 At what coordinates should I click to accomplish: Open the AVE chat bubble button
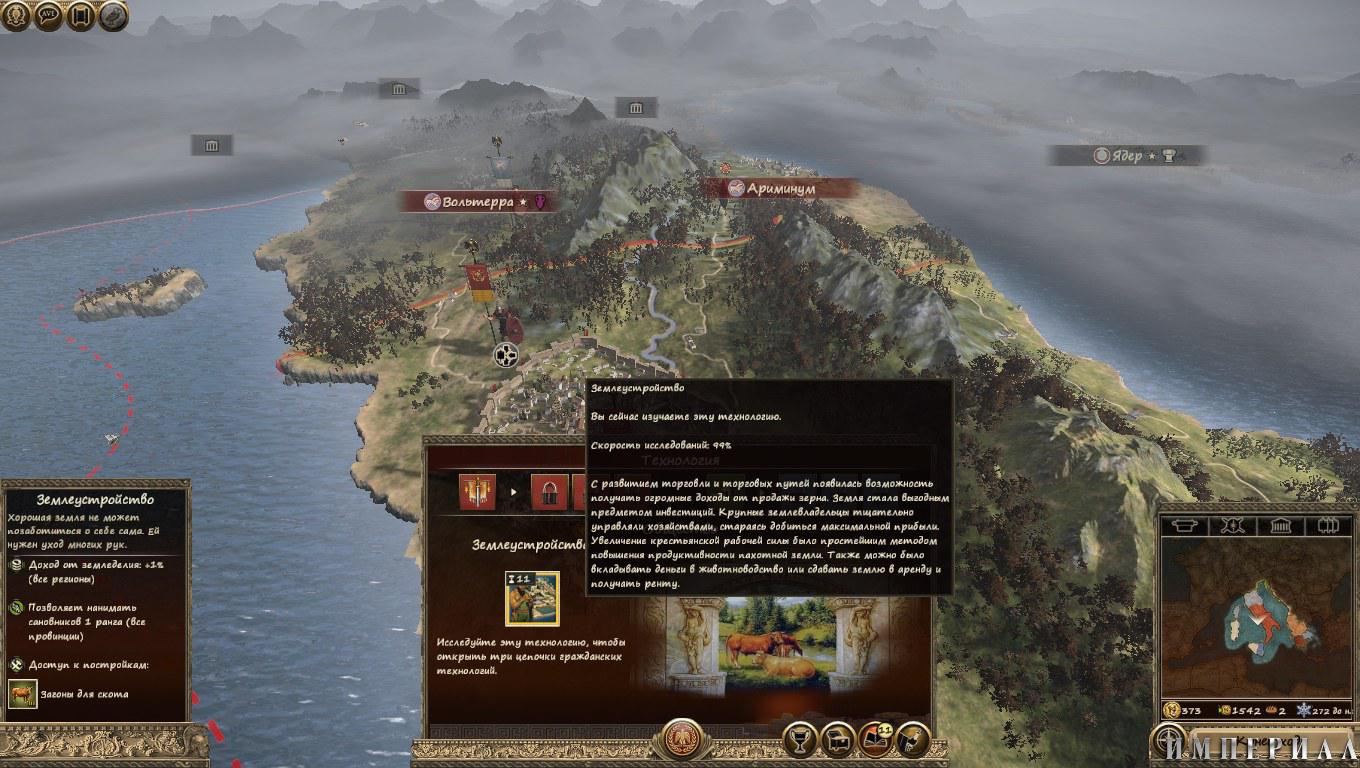point(48,16)
